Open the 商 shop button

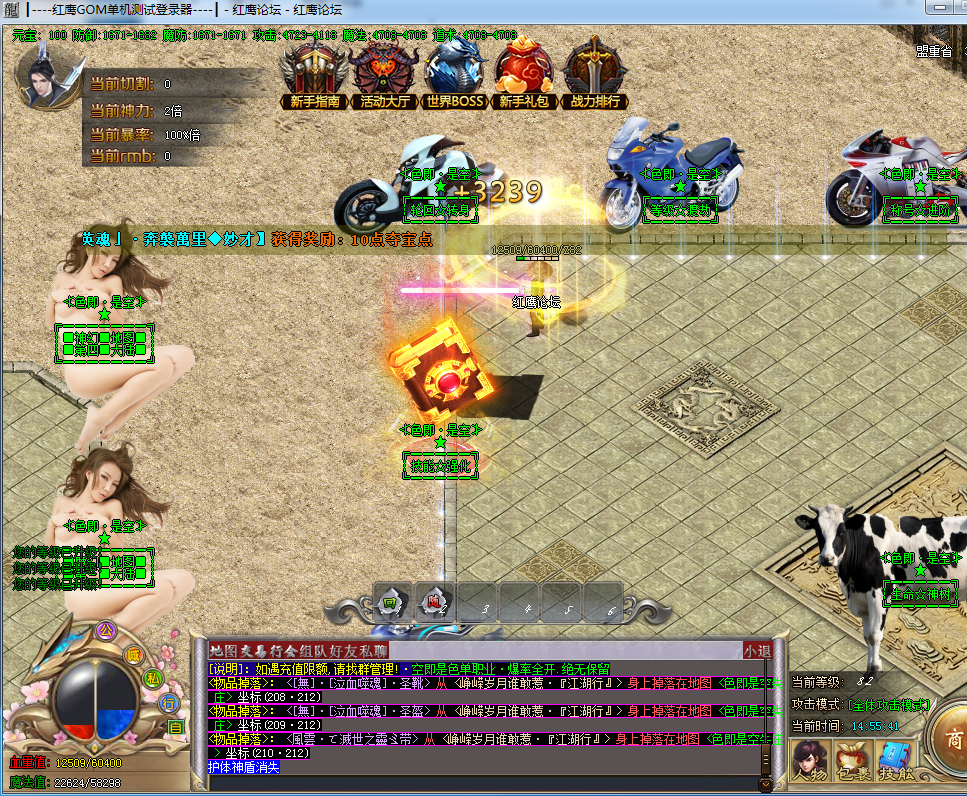pyautogui.click(x=952, y=742)
